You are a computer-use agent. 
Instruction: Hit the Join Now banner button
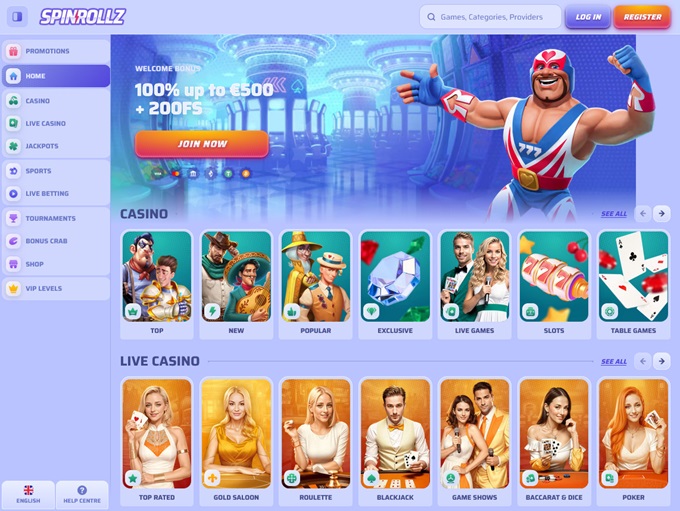(x=202, y=144)
